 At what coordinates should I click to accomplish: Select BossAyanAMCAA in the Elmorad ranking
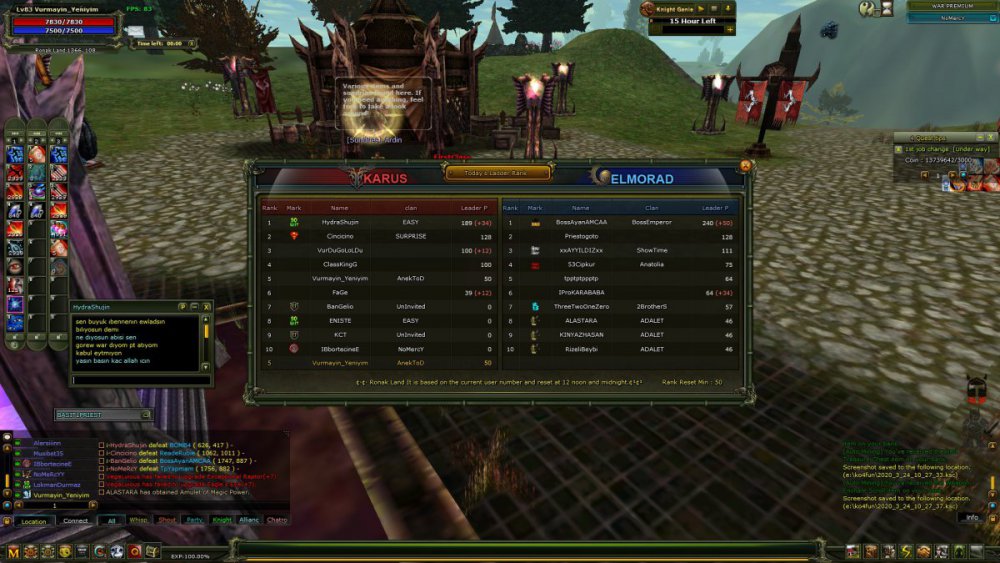[581, 222]
